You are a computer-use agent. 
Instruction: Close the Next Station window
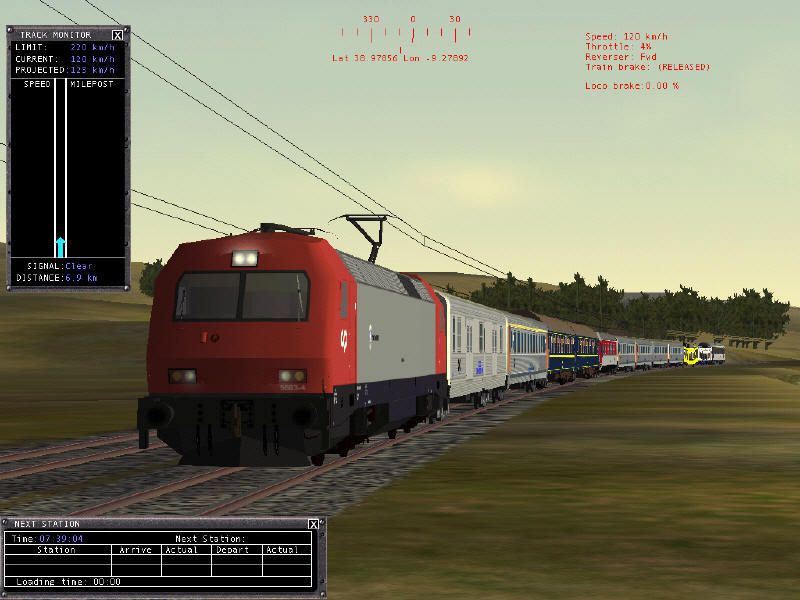pyautogui.click(x=313, y=524)
